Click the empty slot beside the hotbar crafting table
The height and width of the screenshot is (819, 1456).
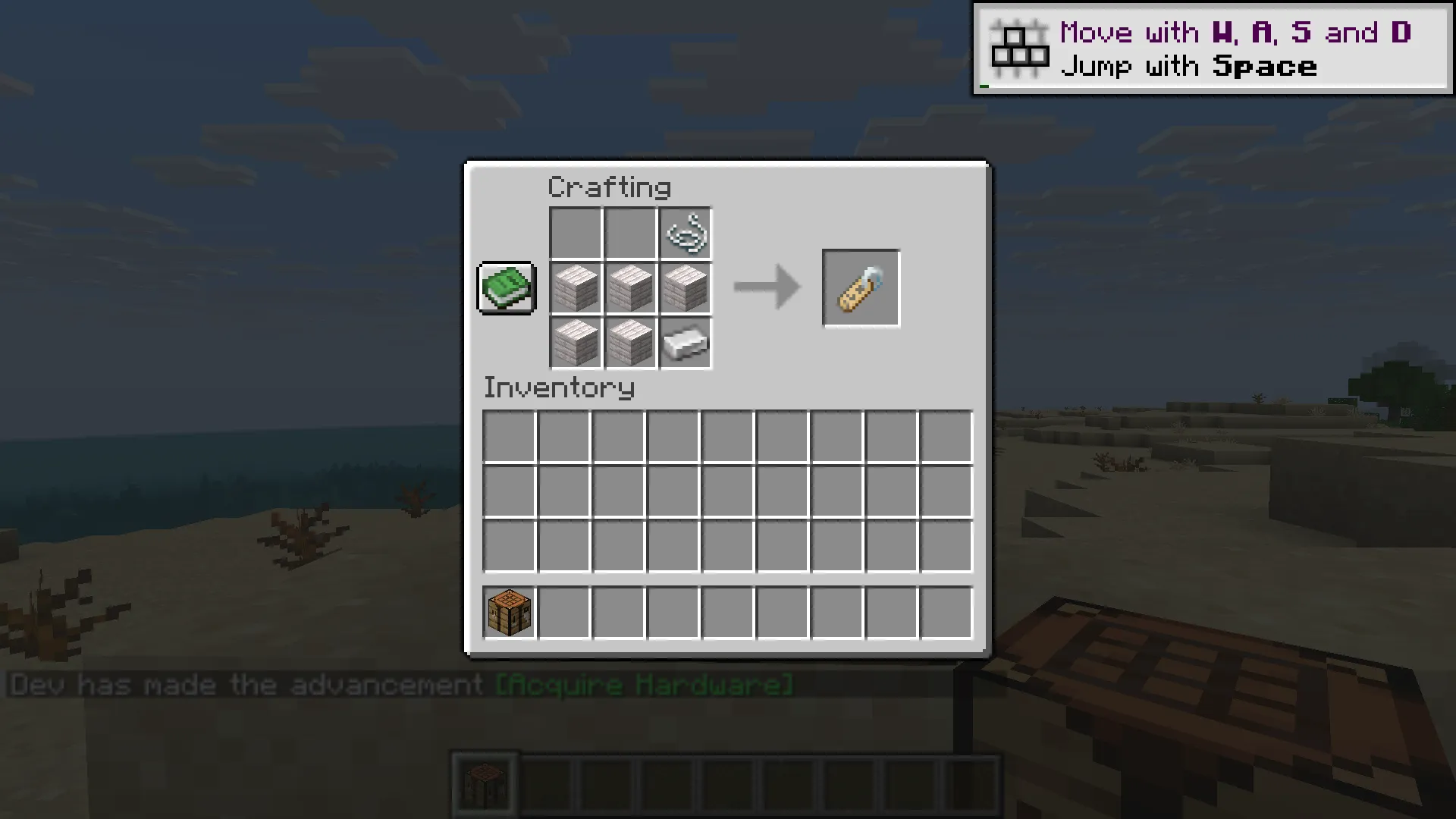click(x=564, y=611)
